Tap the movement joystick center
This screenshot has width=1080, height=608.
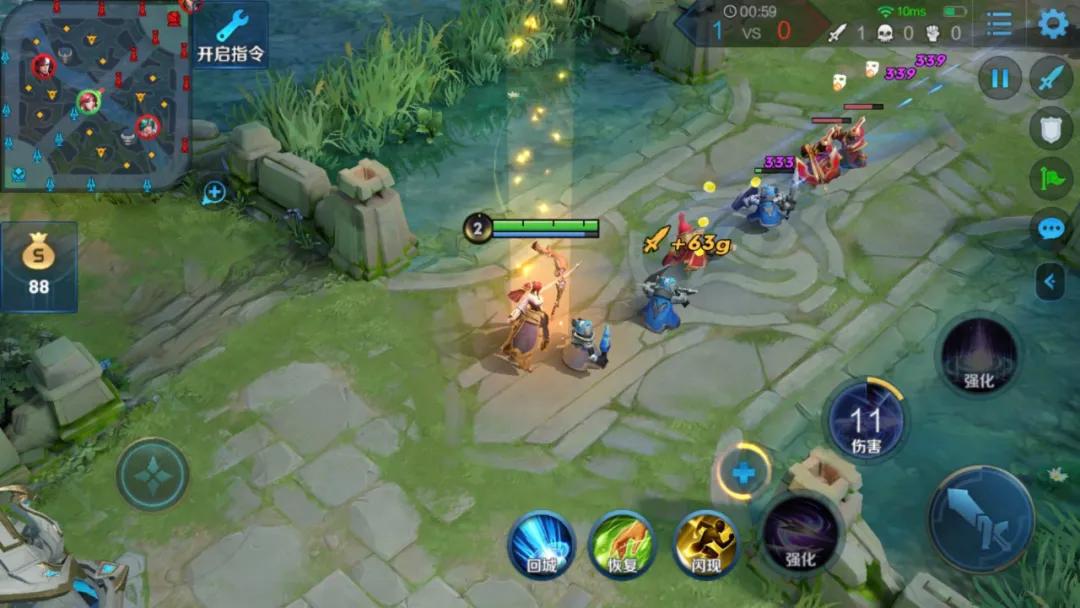[152, 474]
